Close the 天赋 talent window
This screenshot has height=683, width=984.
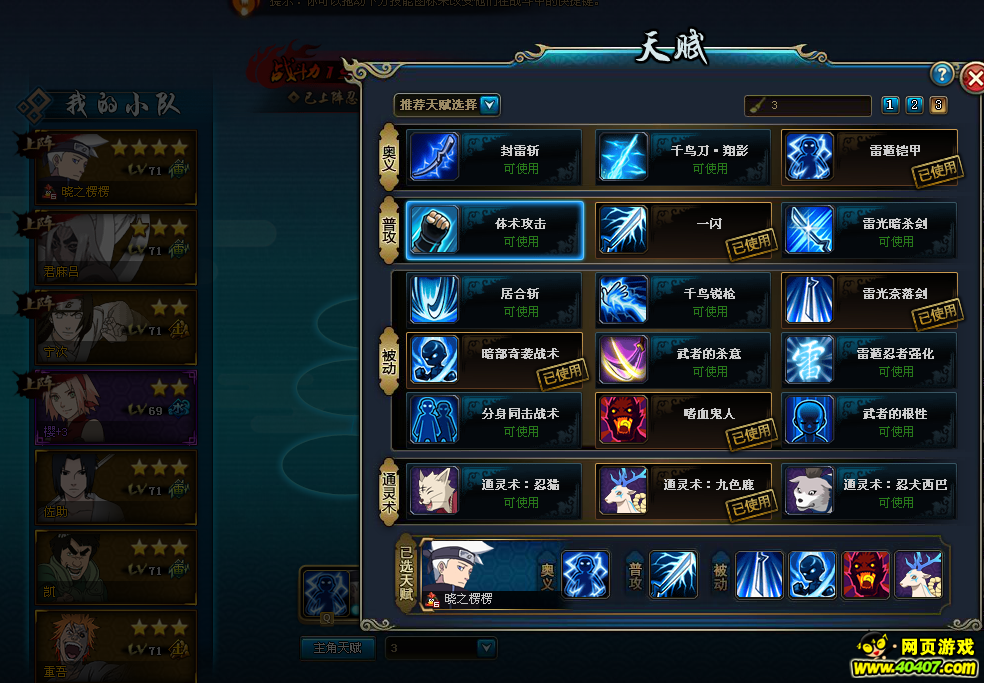pos(973,78)
